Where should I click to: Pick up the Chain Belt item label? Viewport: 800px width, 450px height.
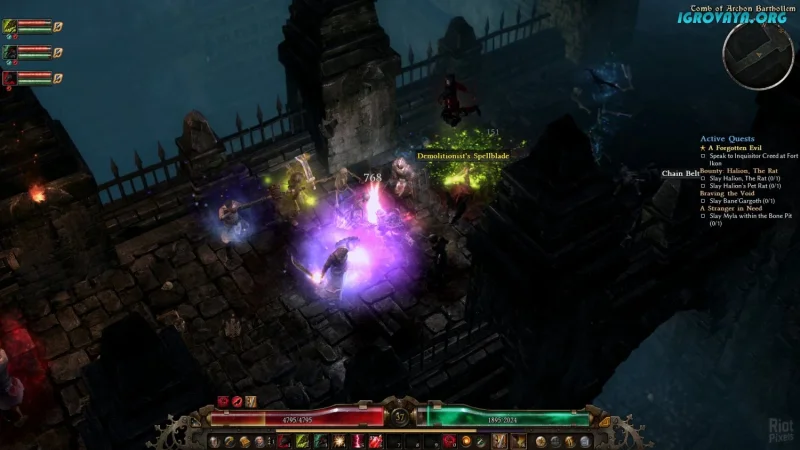pyautogui.click(x=680, y=174)
